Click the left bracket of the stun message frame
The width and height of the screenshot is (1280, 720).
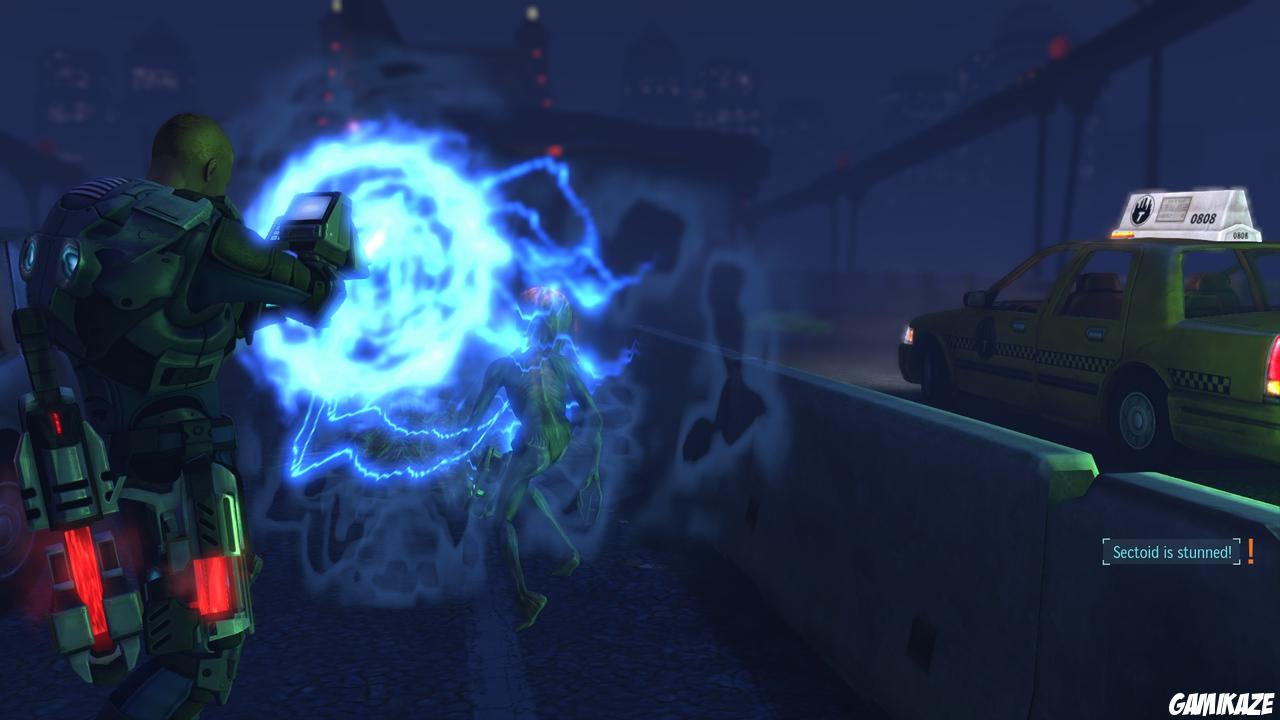coord(1106,551)
